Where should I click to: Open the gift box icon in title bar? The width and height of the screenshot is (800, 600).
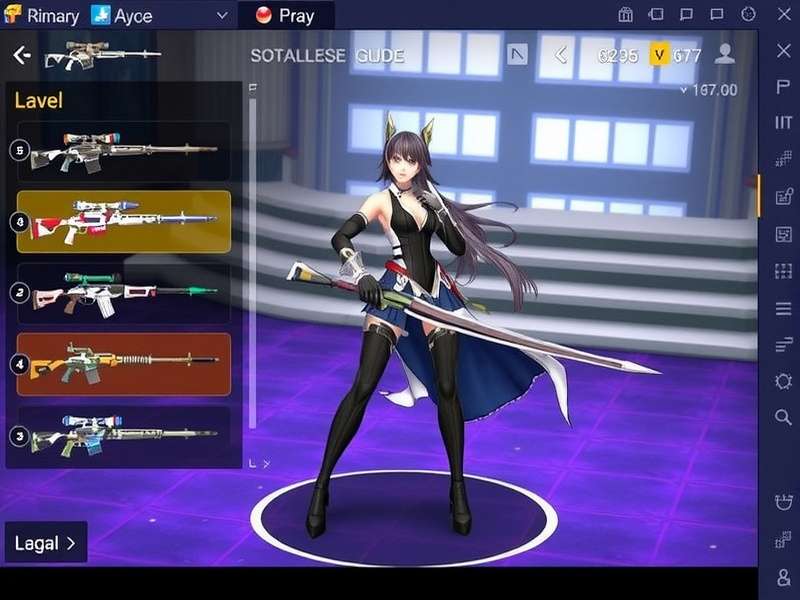click(x=625, y=15)
